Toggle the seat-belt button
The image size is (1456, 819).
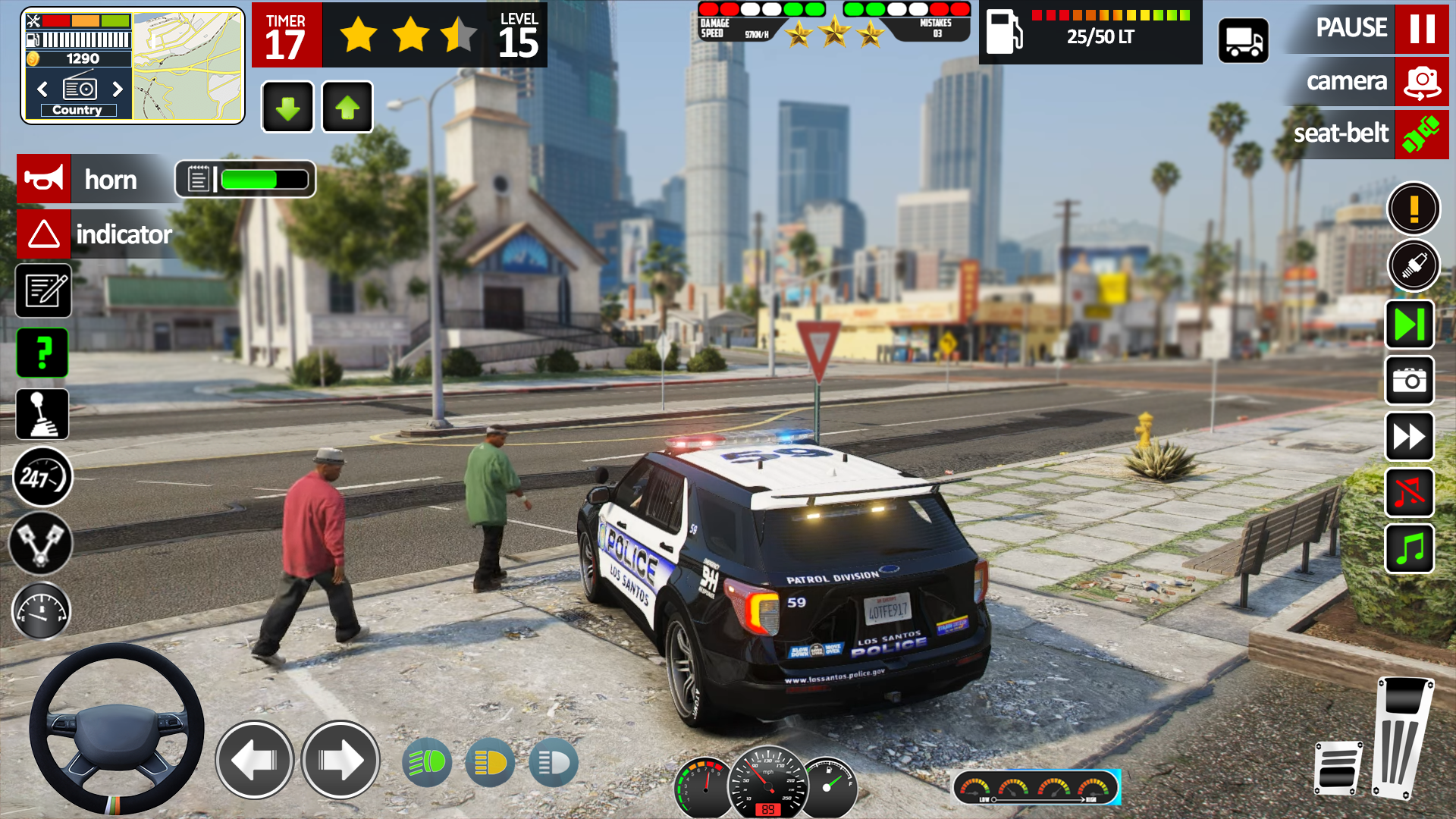[1421, 134]
